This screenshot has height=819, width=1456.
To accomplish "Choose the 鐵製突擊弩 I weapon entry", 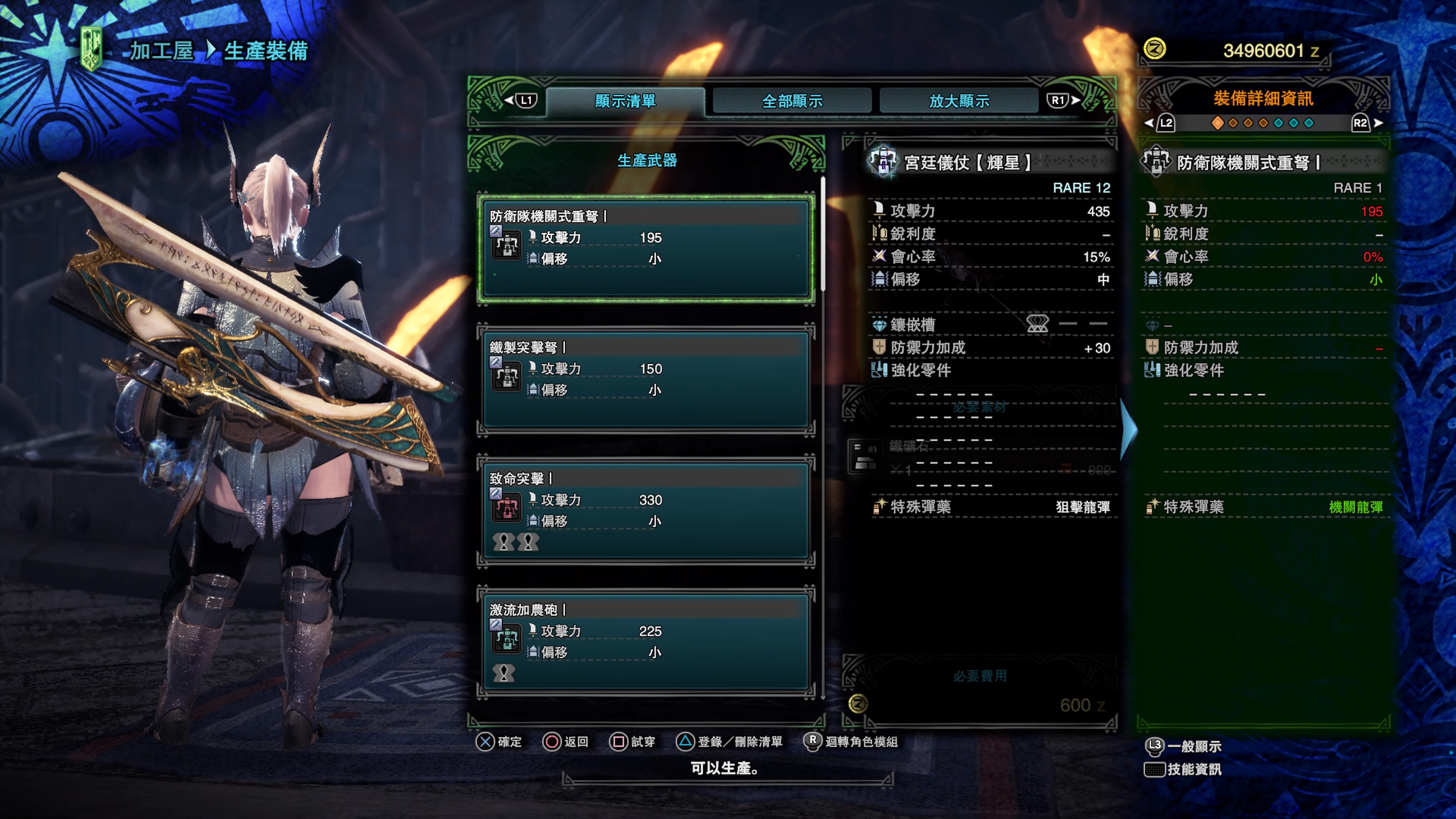I will click(x=645, y=379).
